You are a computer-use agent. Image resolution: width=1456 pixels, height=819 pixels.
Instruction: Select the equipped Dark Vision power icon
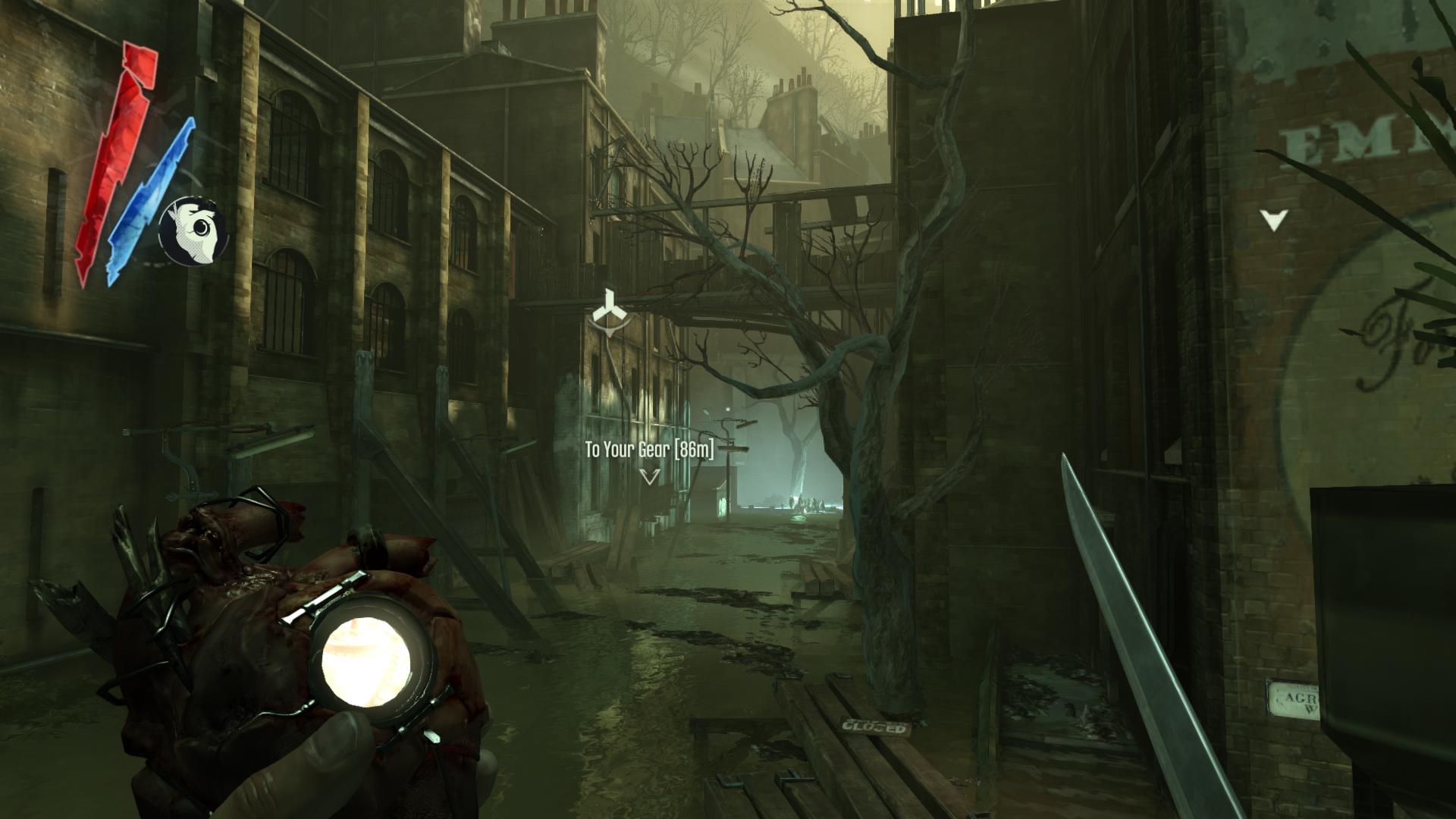tap(193, 231)
